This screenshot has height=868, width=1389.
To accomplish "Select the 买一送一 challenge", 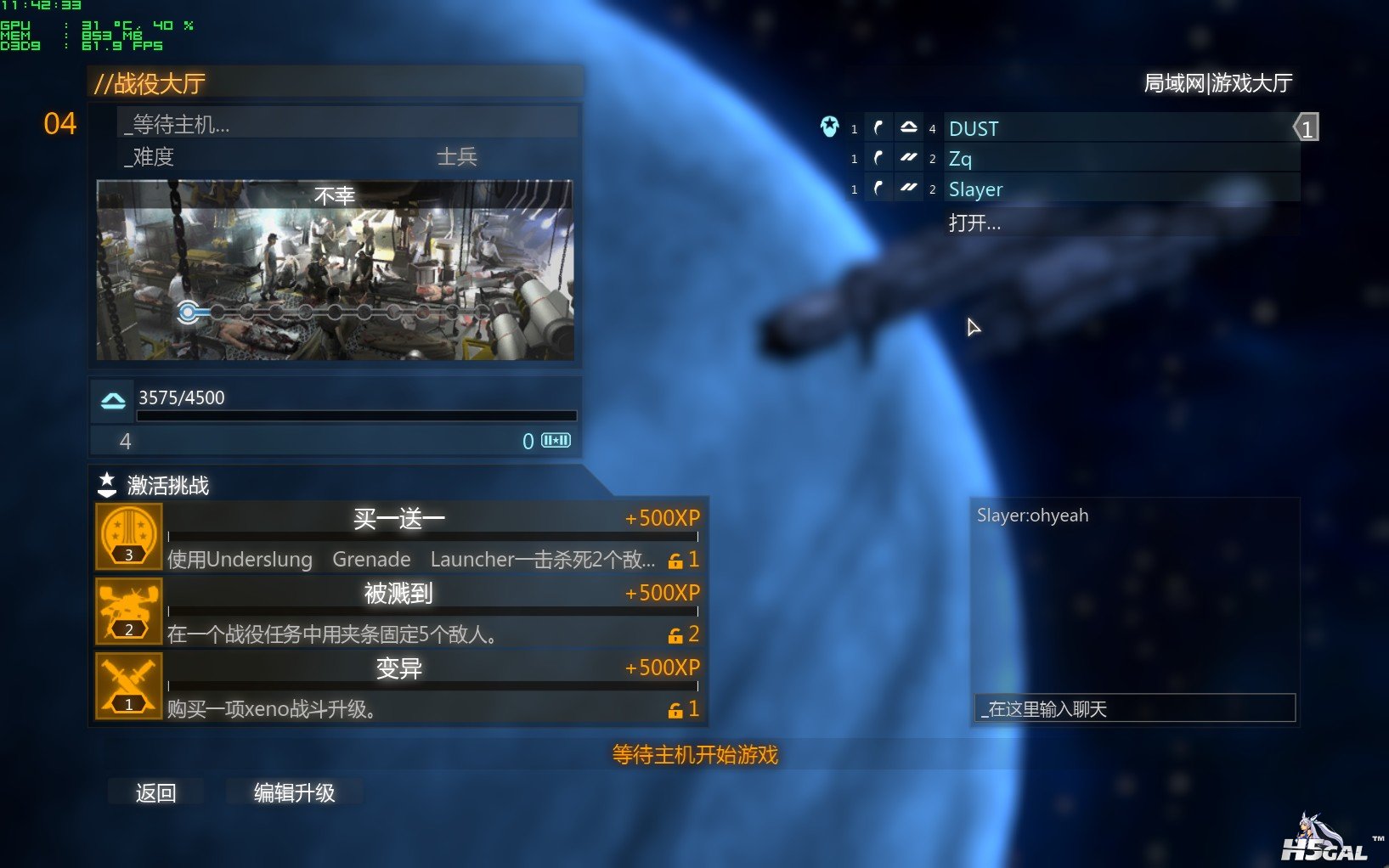I will coord(432,537).
